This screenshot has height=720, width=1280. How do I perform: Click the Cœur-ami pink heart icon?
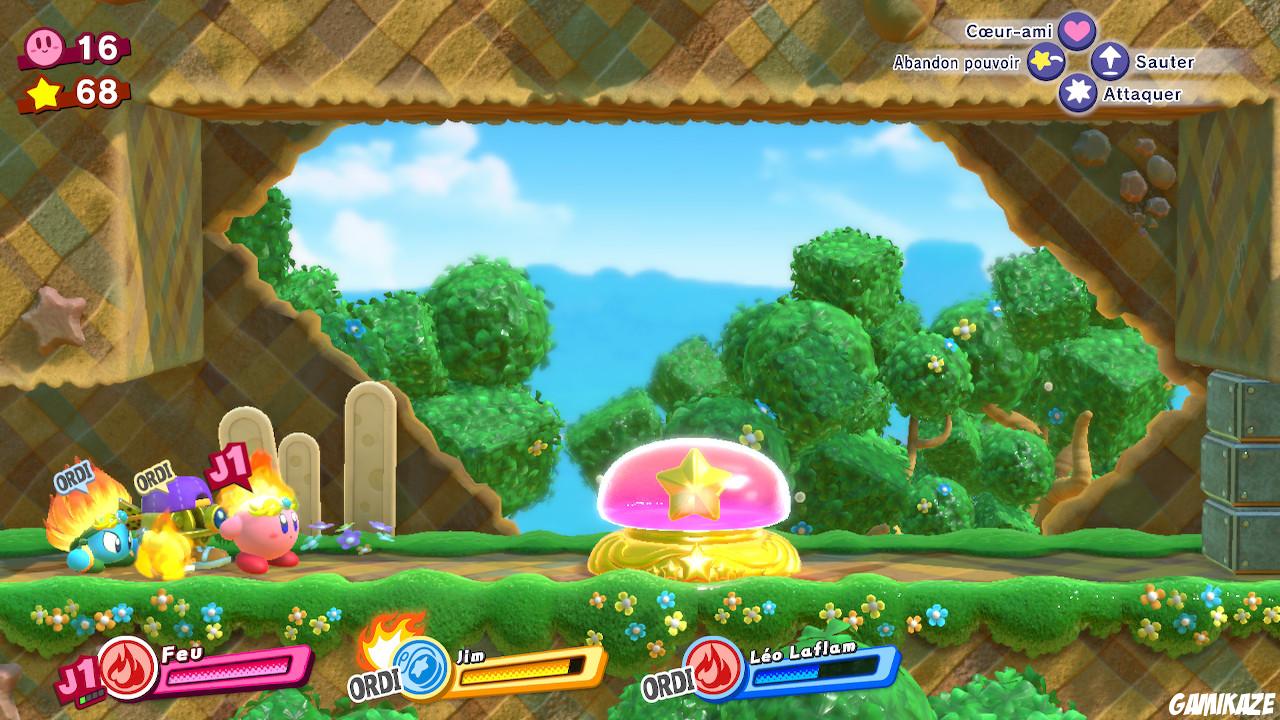1079,31
